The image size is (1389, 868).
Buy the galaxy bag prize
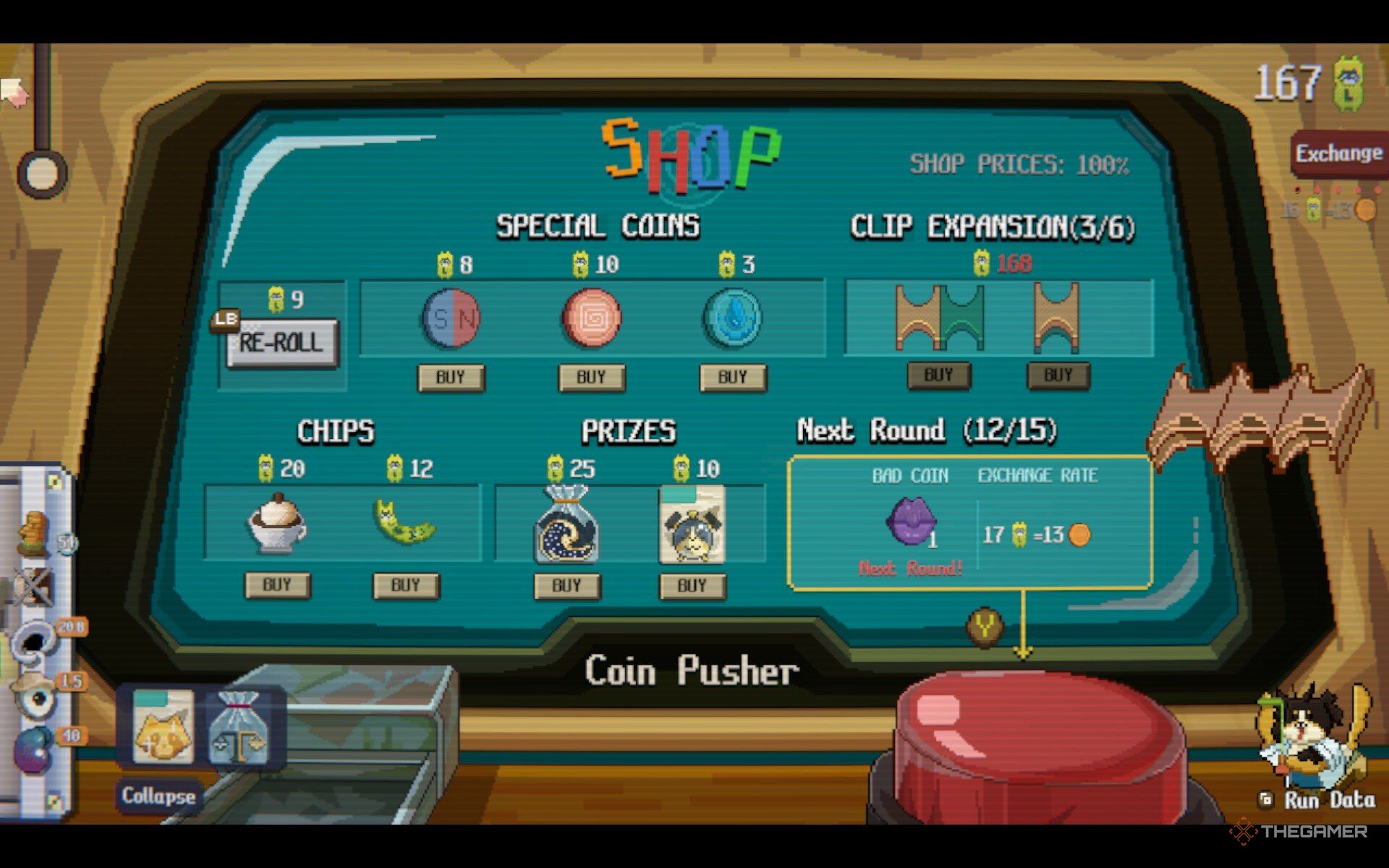tap(566, 585)
